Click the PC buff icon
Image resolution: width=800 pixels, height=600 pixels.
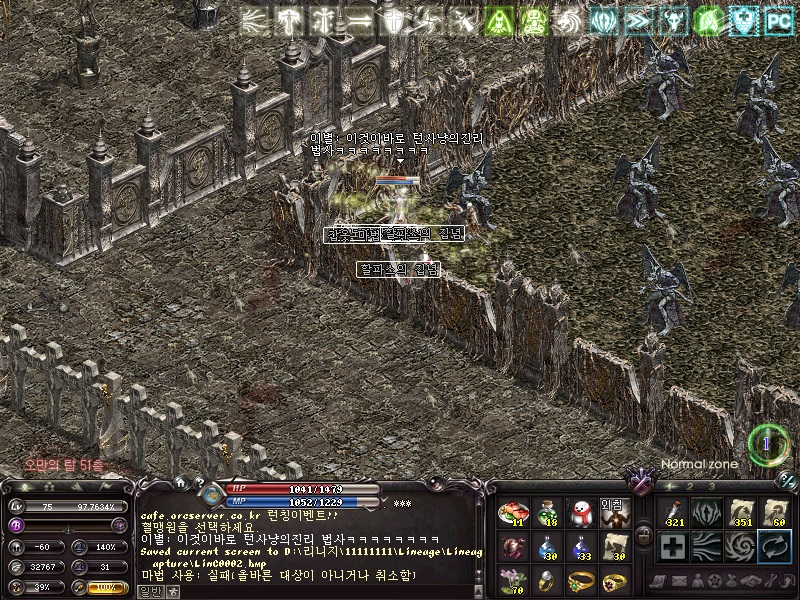(x=778, y=20)
